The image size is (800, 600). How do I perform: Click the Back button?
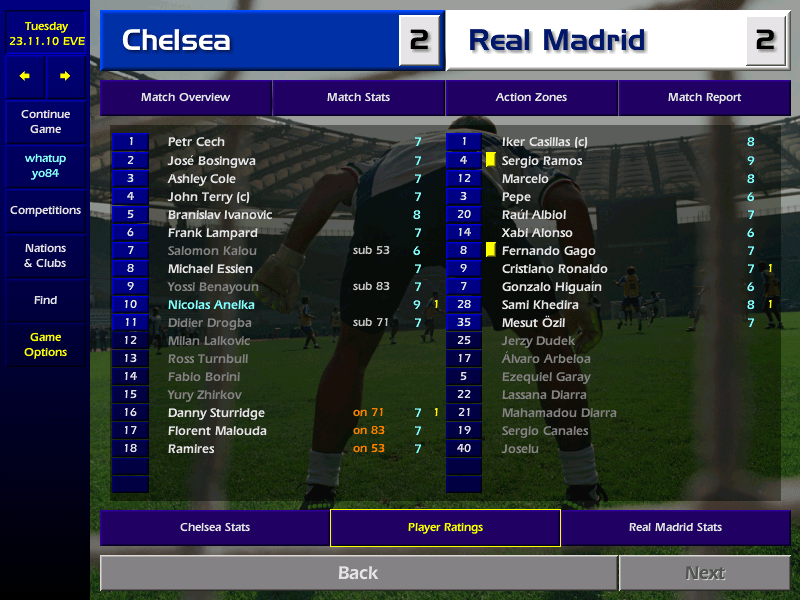(x=358, y=573)
